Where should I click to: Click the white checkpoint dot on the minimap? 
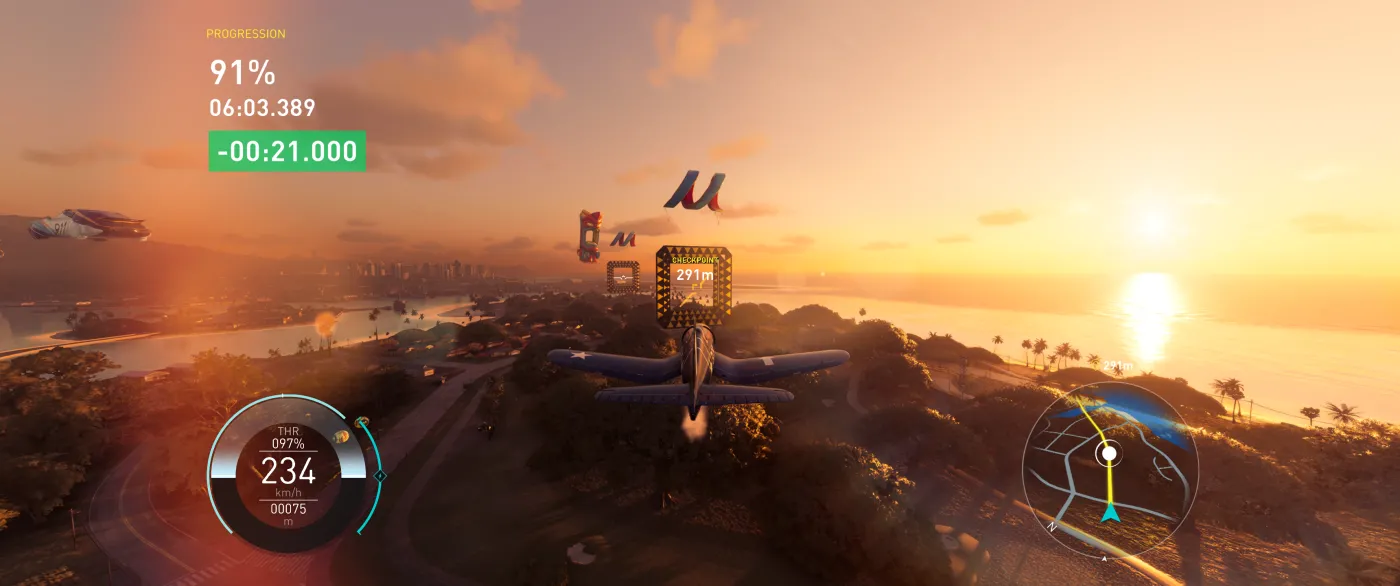click(1108, 454)
